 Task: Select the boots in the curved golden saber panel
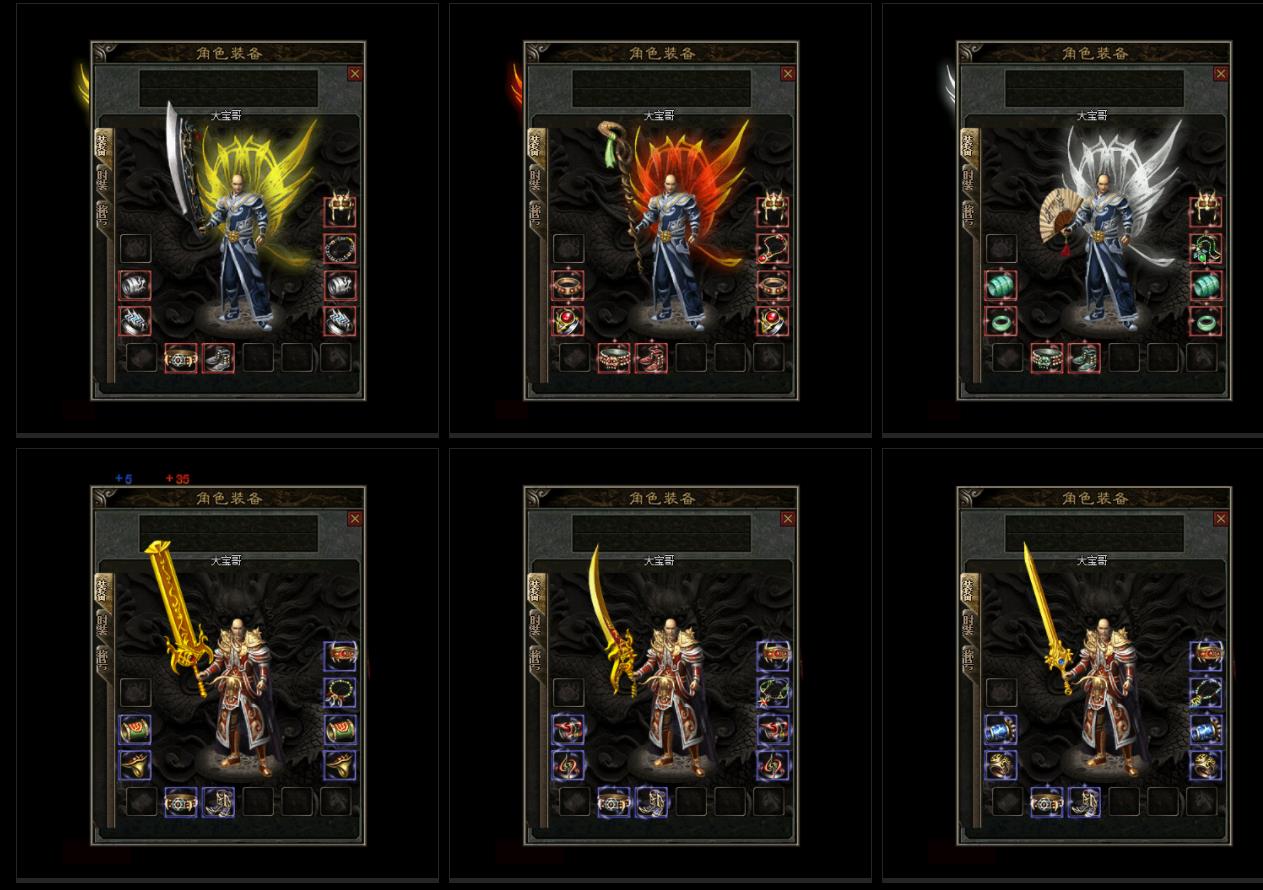click(651, 802)
